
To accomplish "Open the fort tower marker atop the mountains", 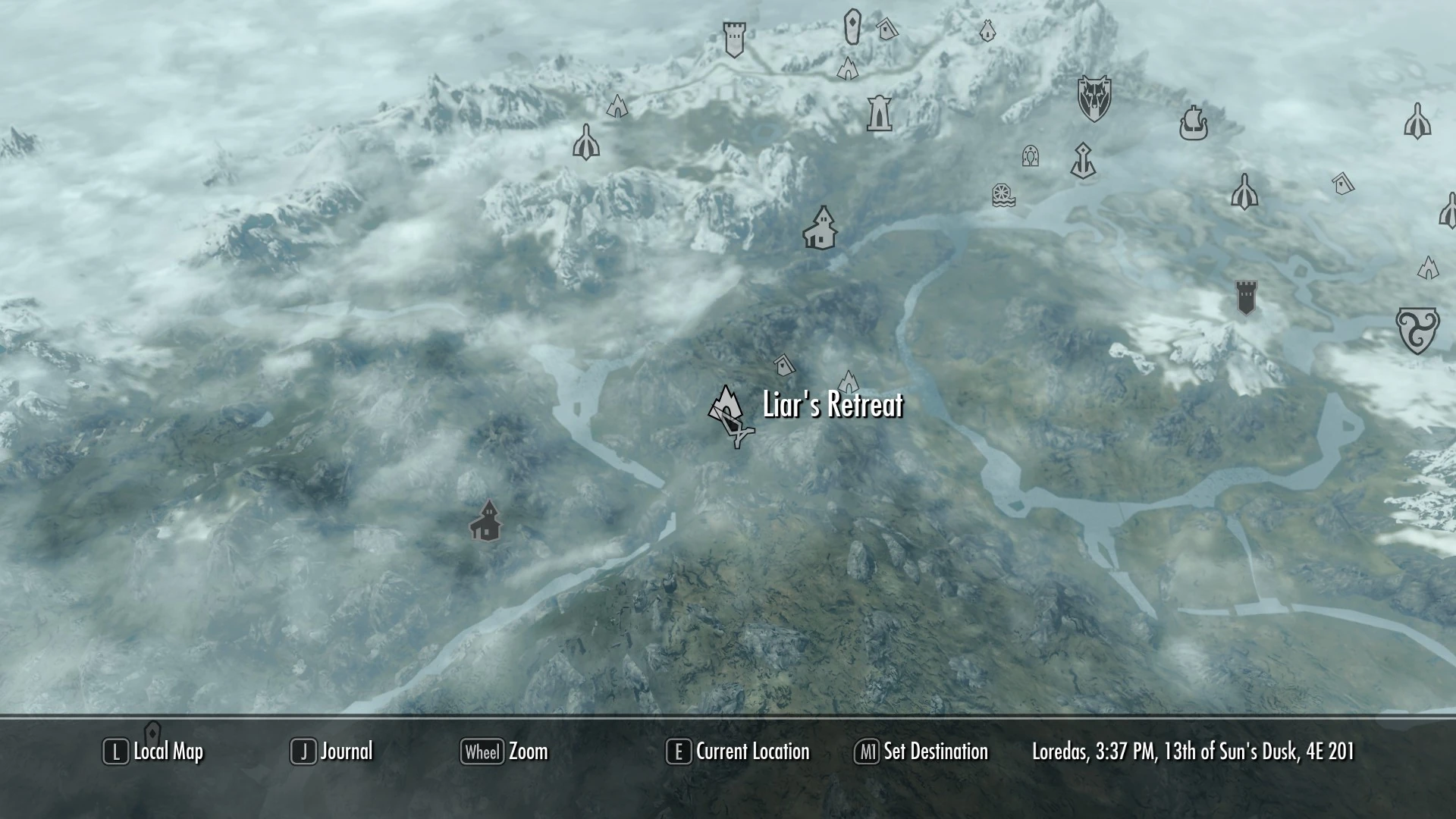I will pyautogui.click(x=734, y=38).
